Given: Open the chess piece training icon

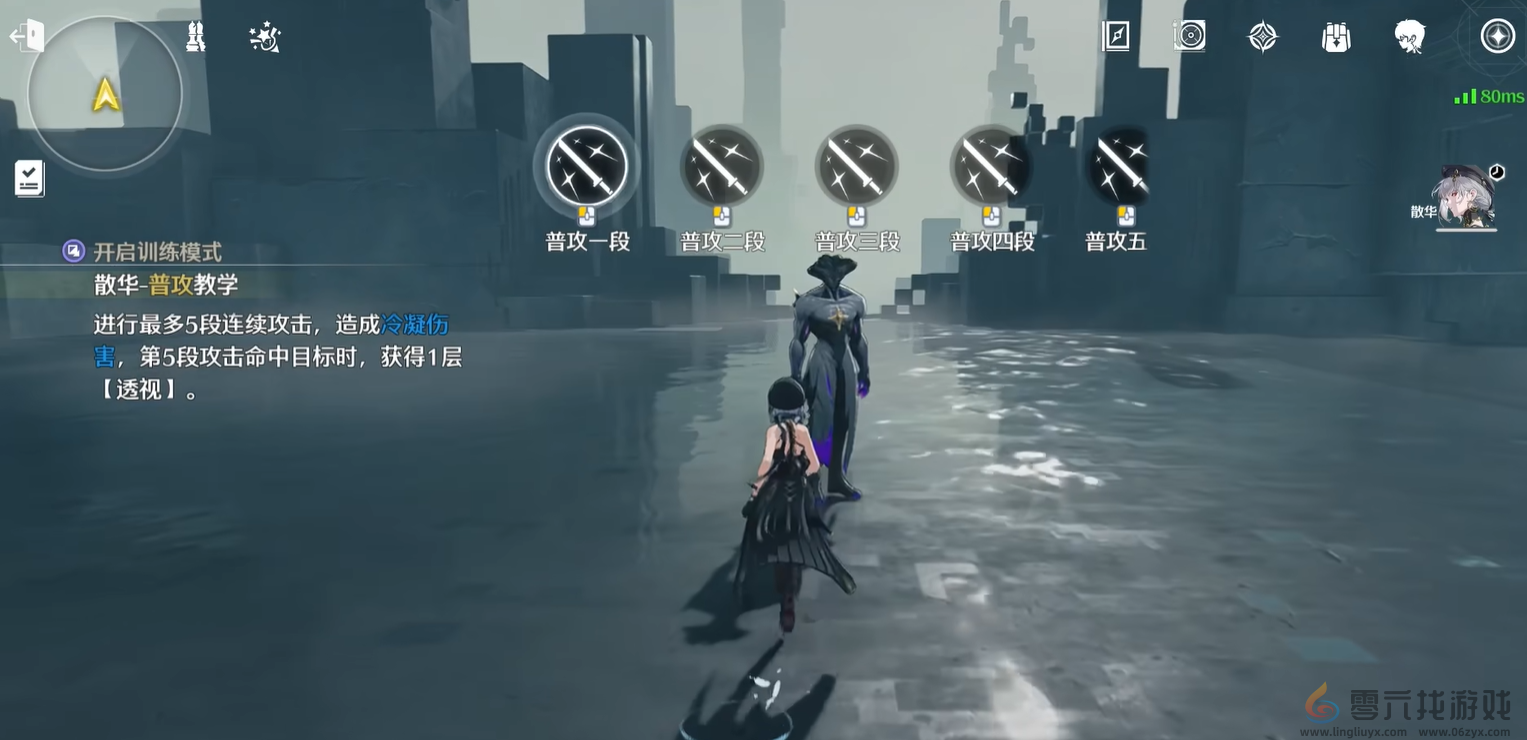Looking at the screenshot, I should coord(196,36).
